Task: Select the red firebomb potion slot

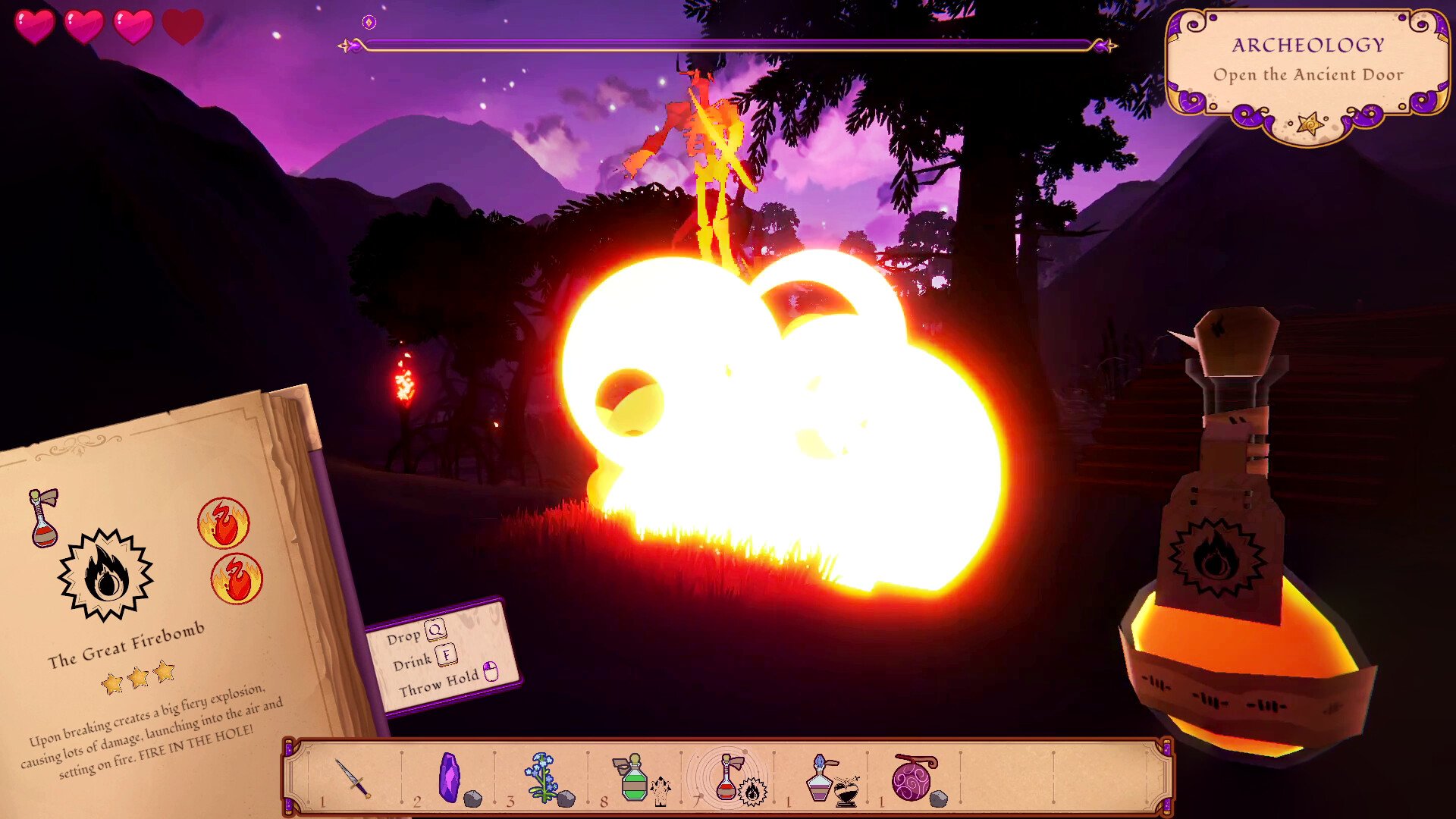Action: pyautogui.click(x=727, y=779)
